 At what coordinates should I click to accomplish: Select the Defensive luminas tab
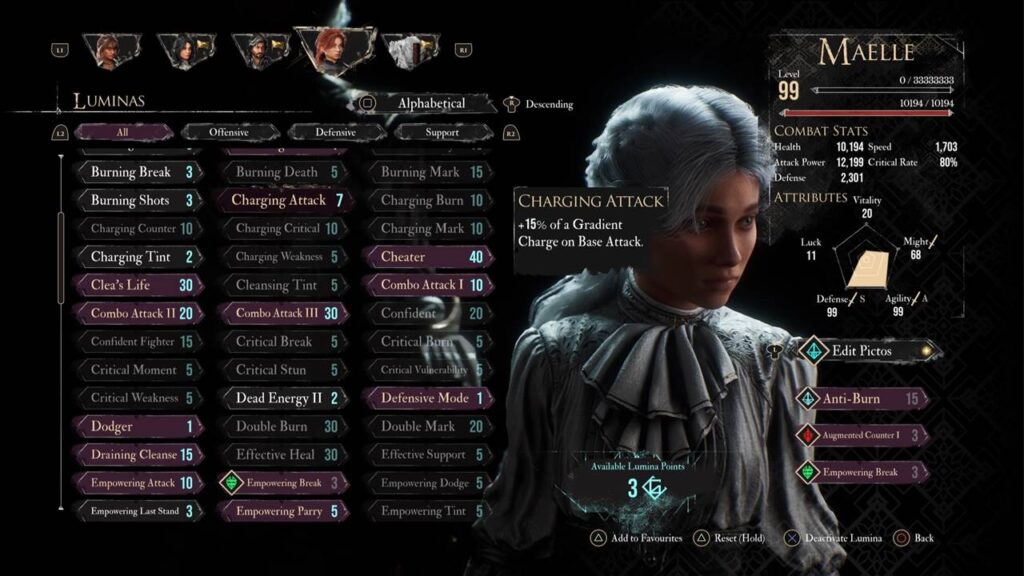coord(335,132)
